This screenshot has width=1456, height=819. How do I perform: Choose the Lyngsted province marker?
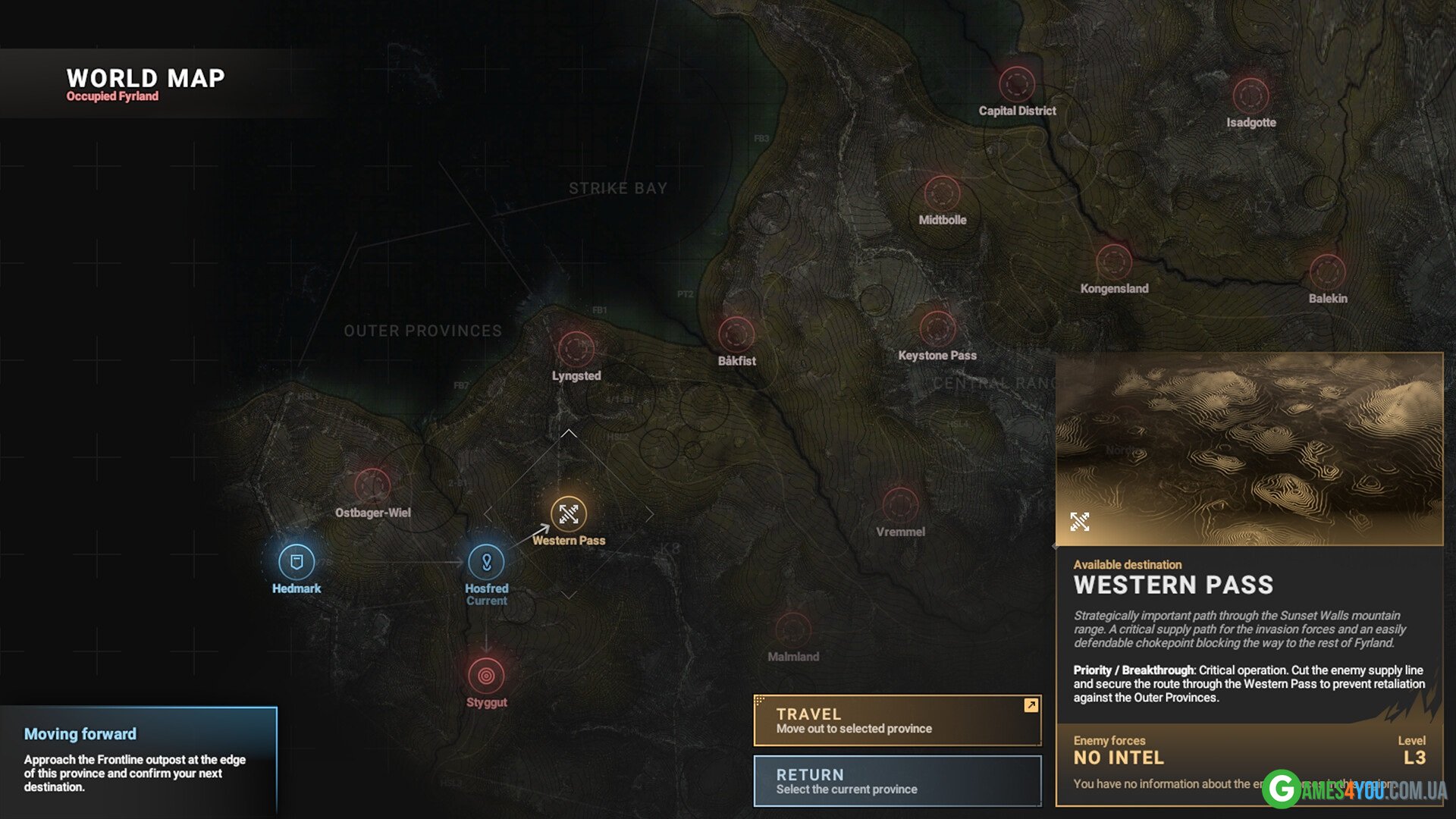click(576, 349)
